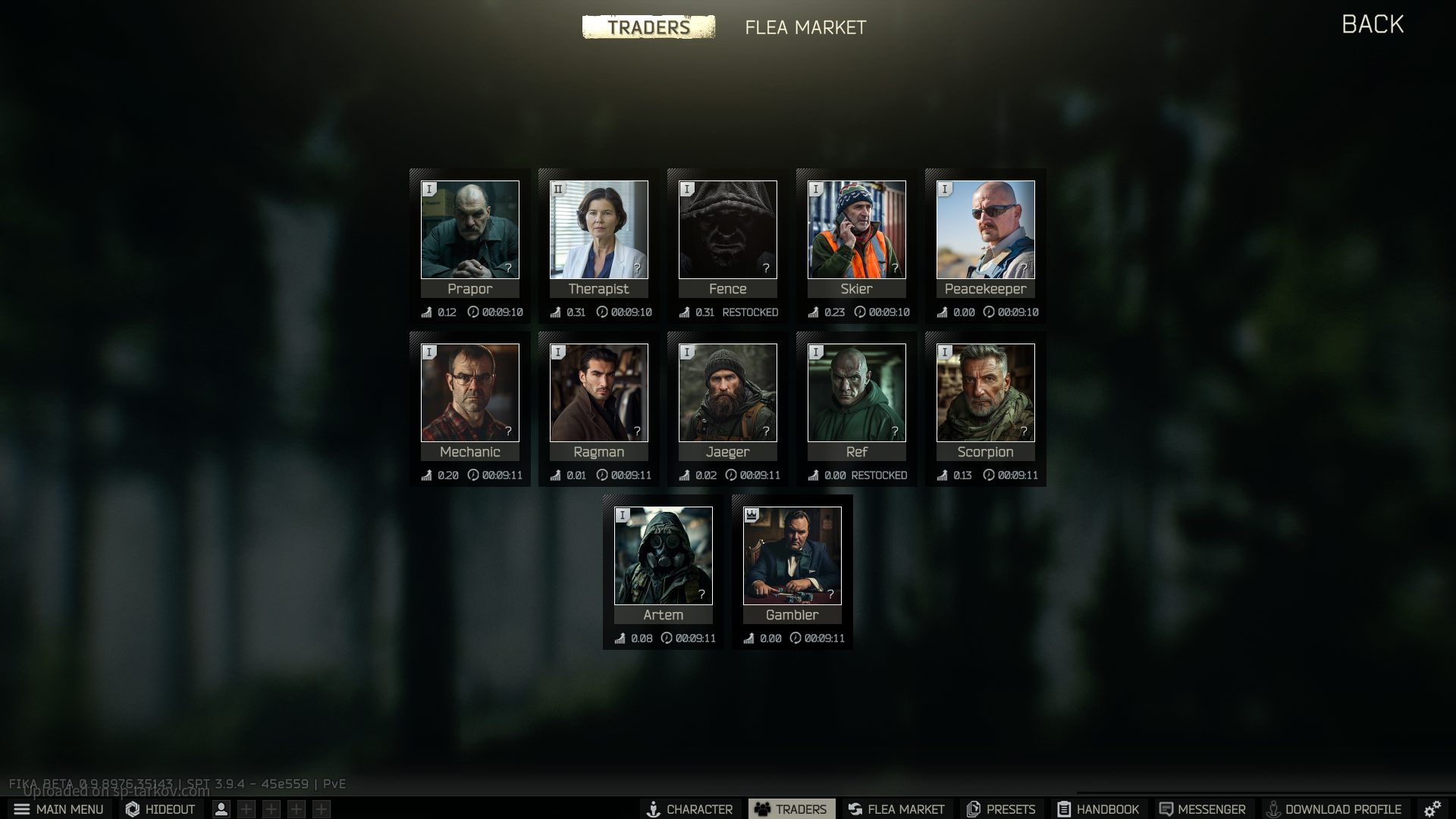Open the Character screen
1456x819 pixels.
(x=689, y=809)
